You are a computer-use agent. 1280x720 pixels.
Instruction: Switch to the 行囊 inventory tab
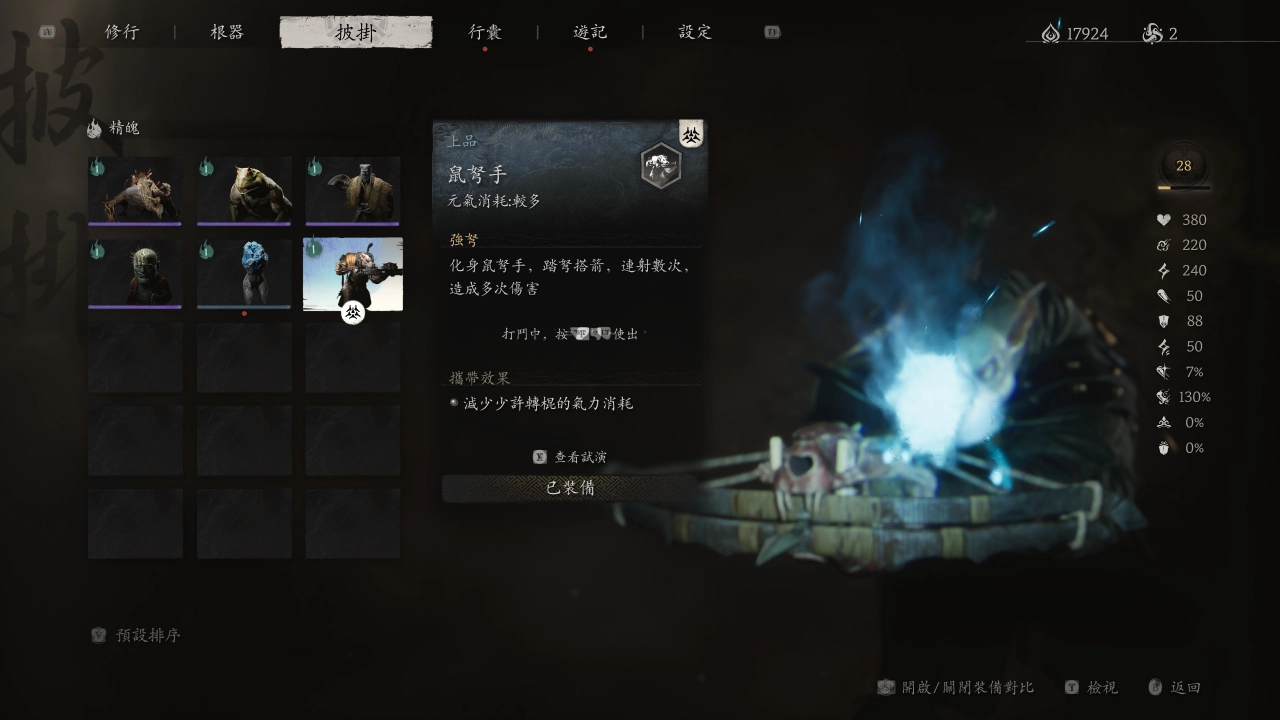(x=483, y=31)
